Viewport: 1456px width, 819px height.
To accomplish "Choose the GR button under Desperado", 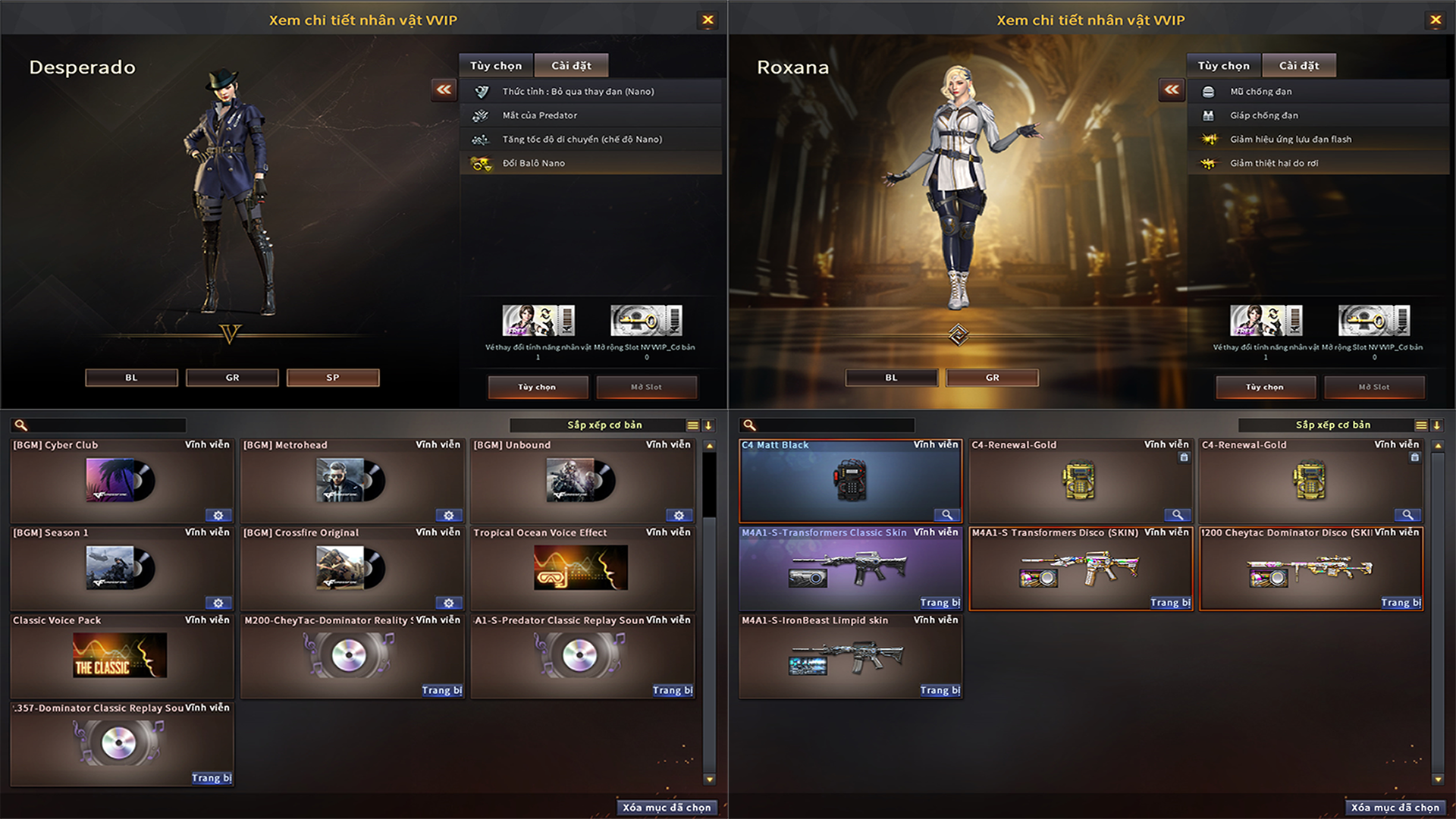I will pos(232,378).
